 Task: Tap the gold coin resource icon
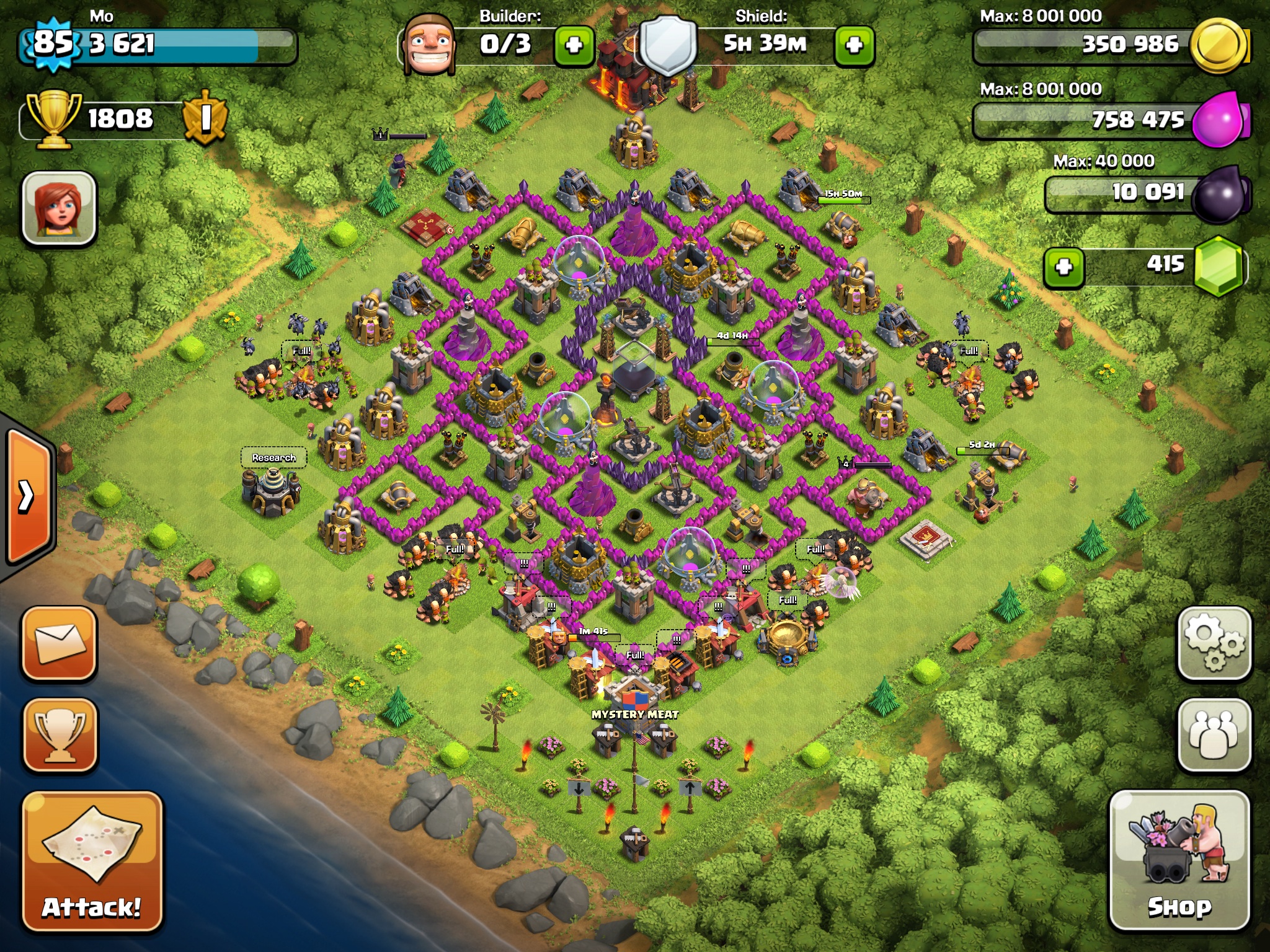pyautogui.click(x=1219, y=45)
